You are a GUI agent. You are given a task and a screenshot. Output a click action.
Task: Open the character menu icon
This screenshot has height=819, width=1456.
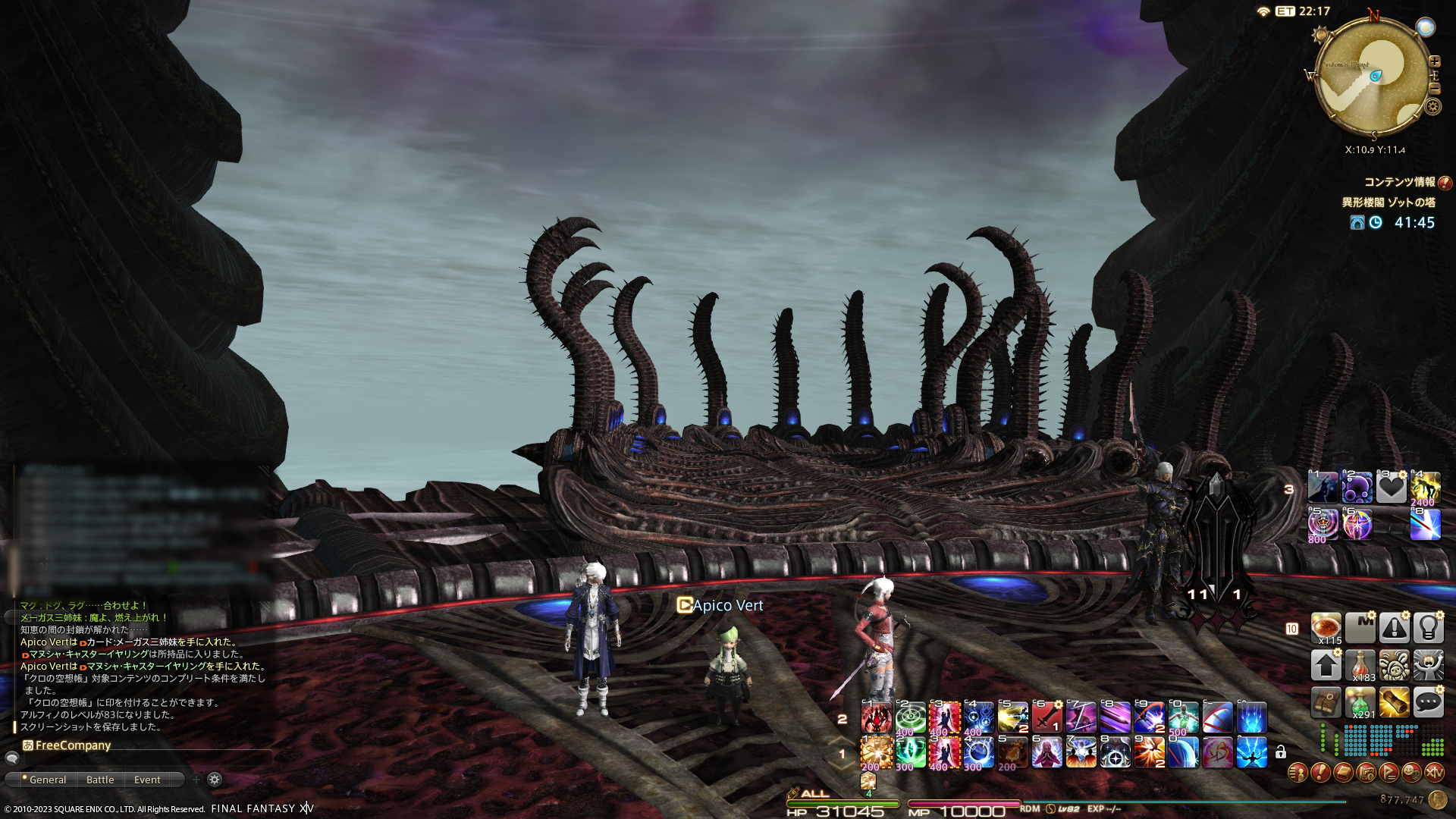tap(1298, 773)
